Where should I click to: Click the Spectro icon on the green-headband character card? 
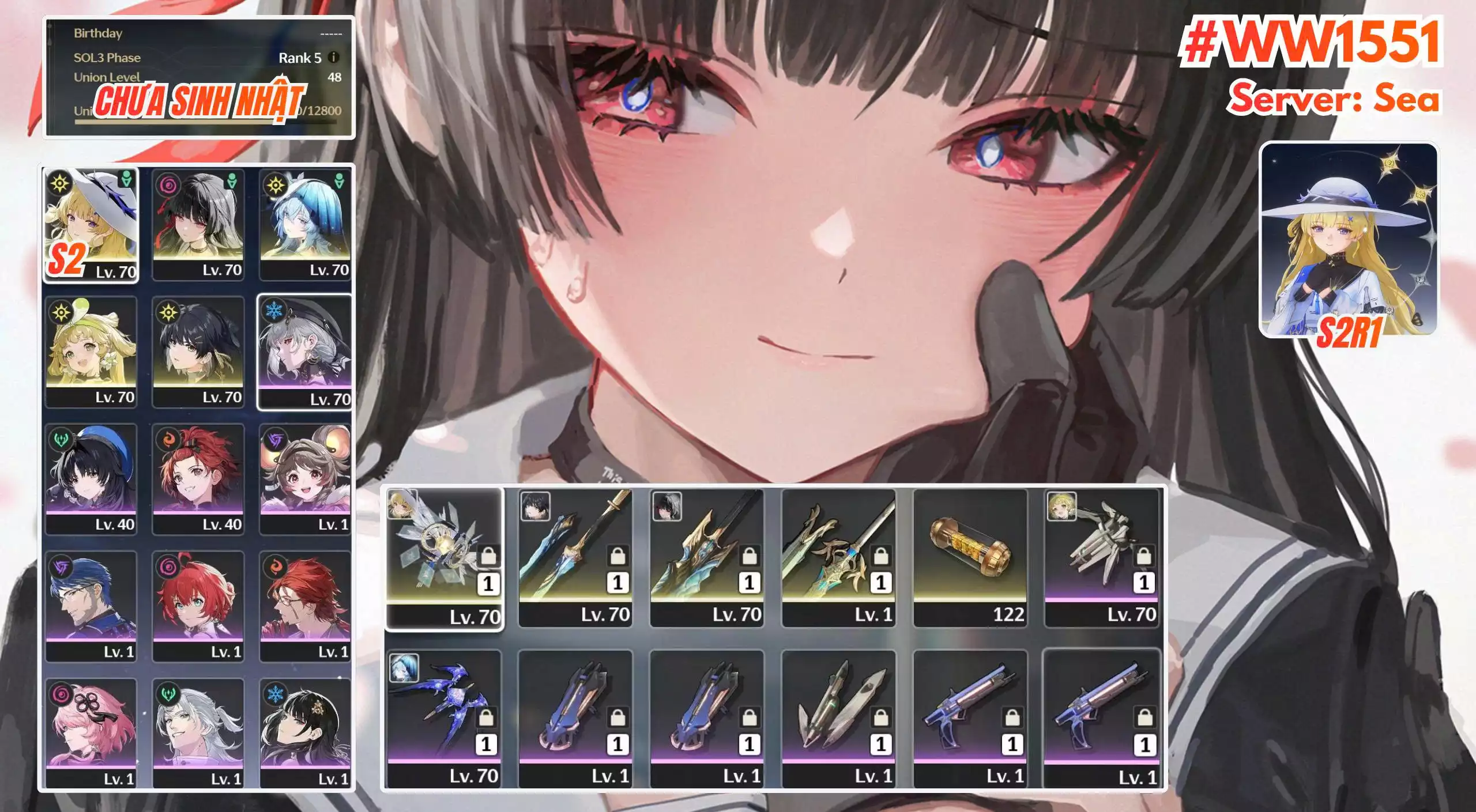tap(61, 313)
